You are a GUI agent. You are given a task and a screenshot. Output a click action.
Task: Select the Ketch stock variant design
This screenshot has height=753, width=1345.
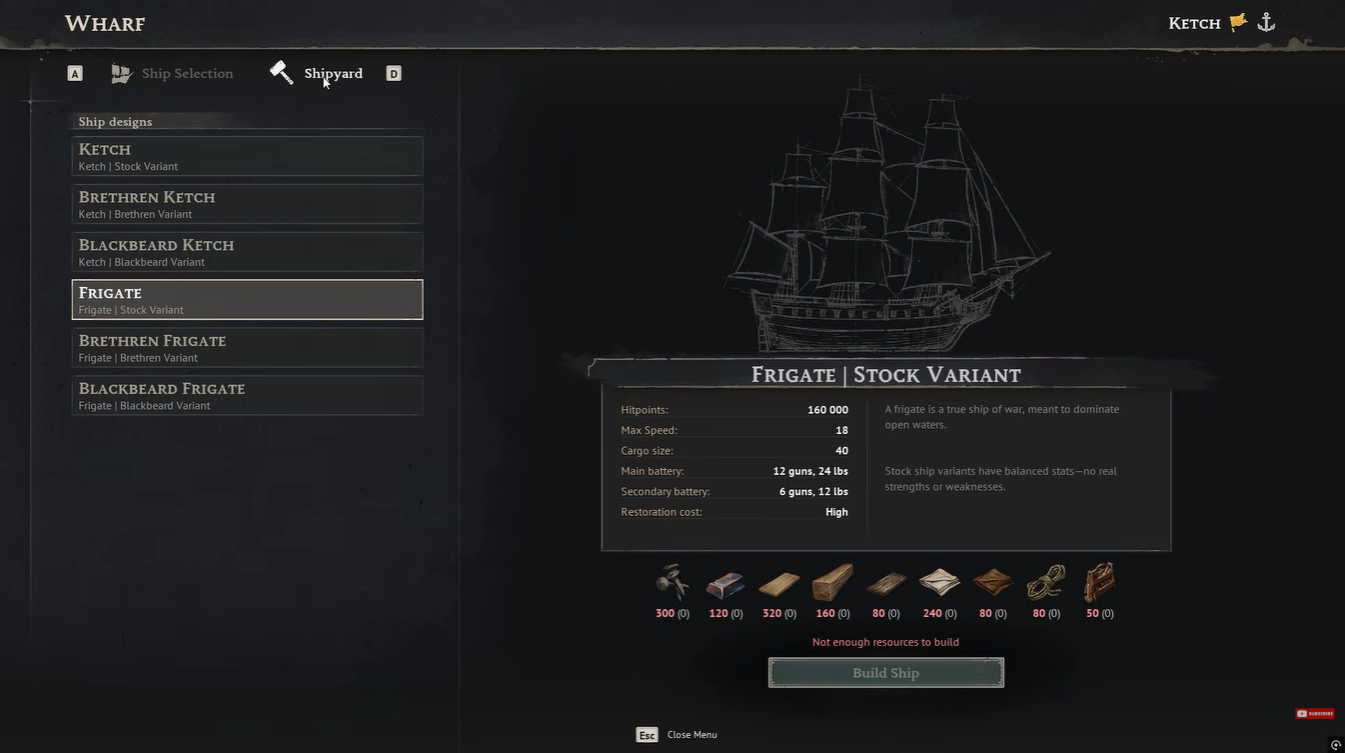click(247, 156)
